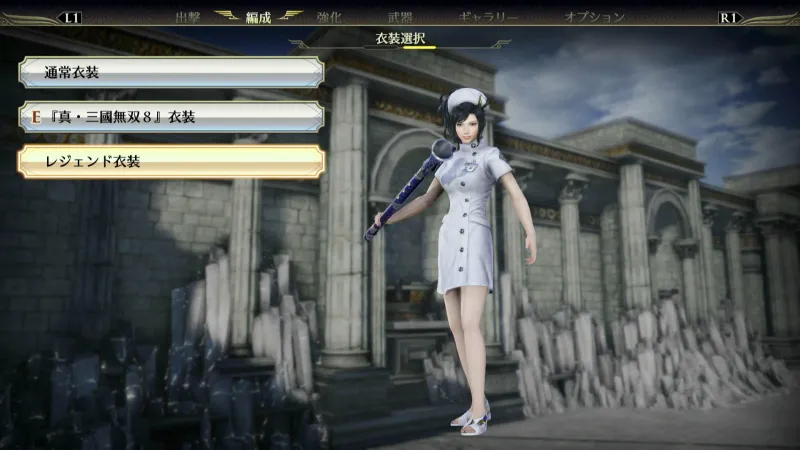Switch to the 出撃 tab
800x450 pixels.
(x=187, y=17)
